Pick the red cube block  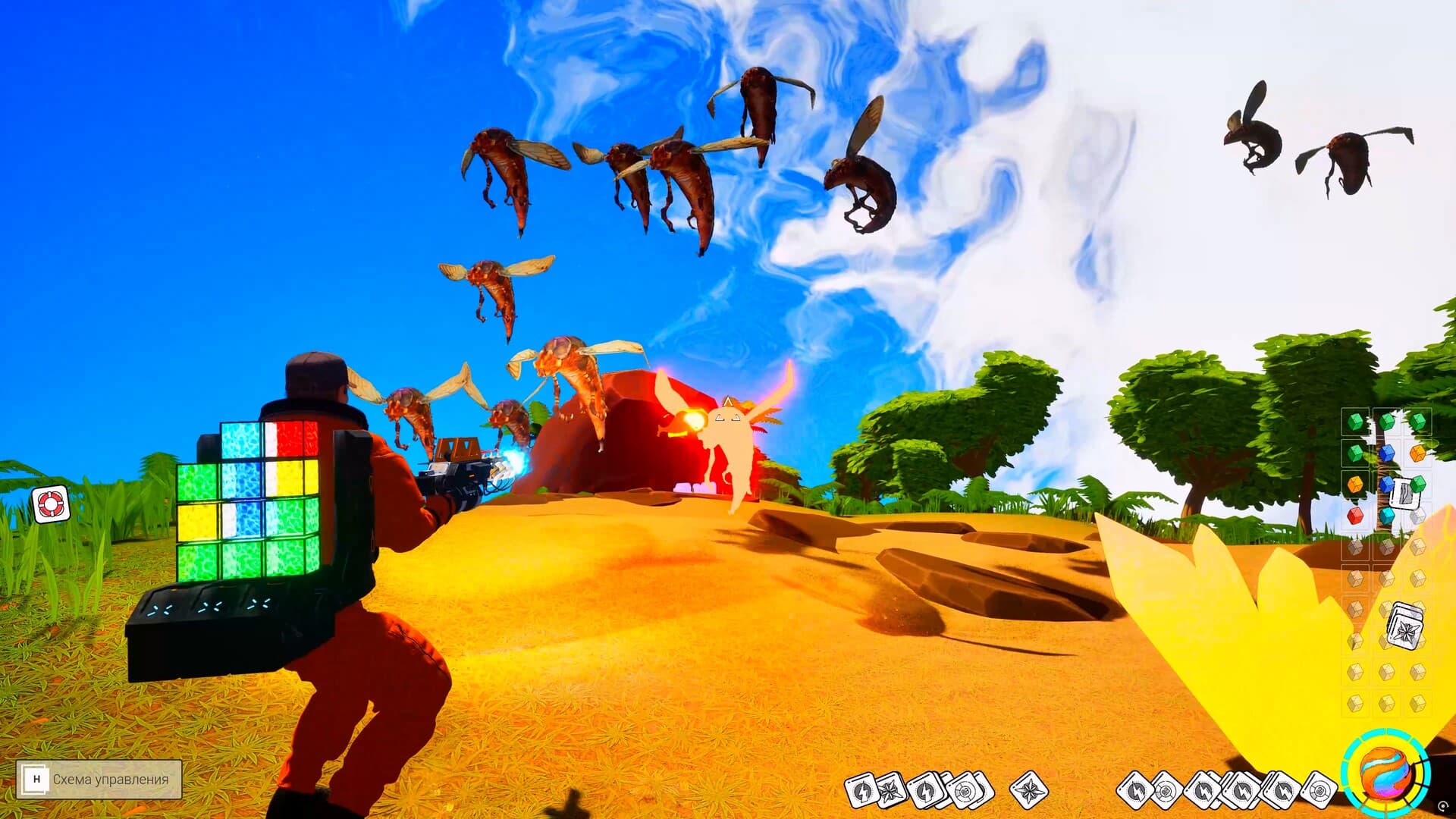1357,516
